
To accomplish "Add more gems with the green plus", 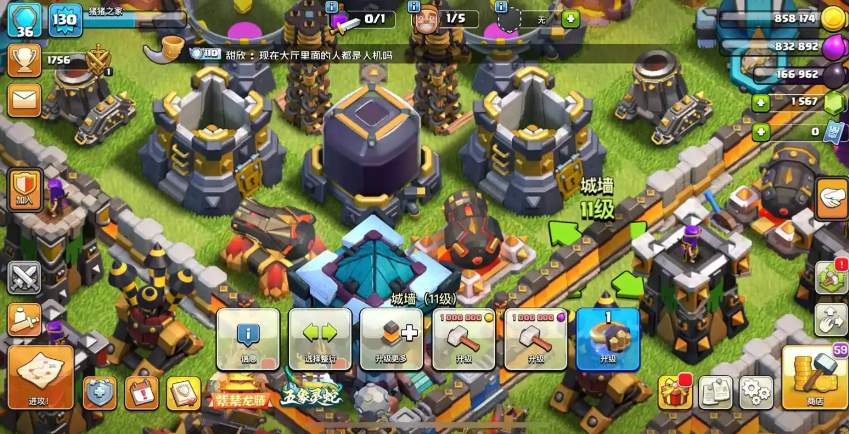I will (x=761, y=102).
